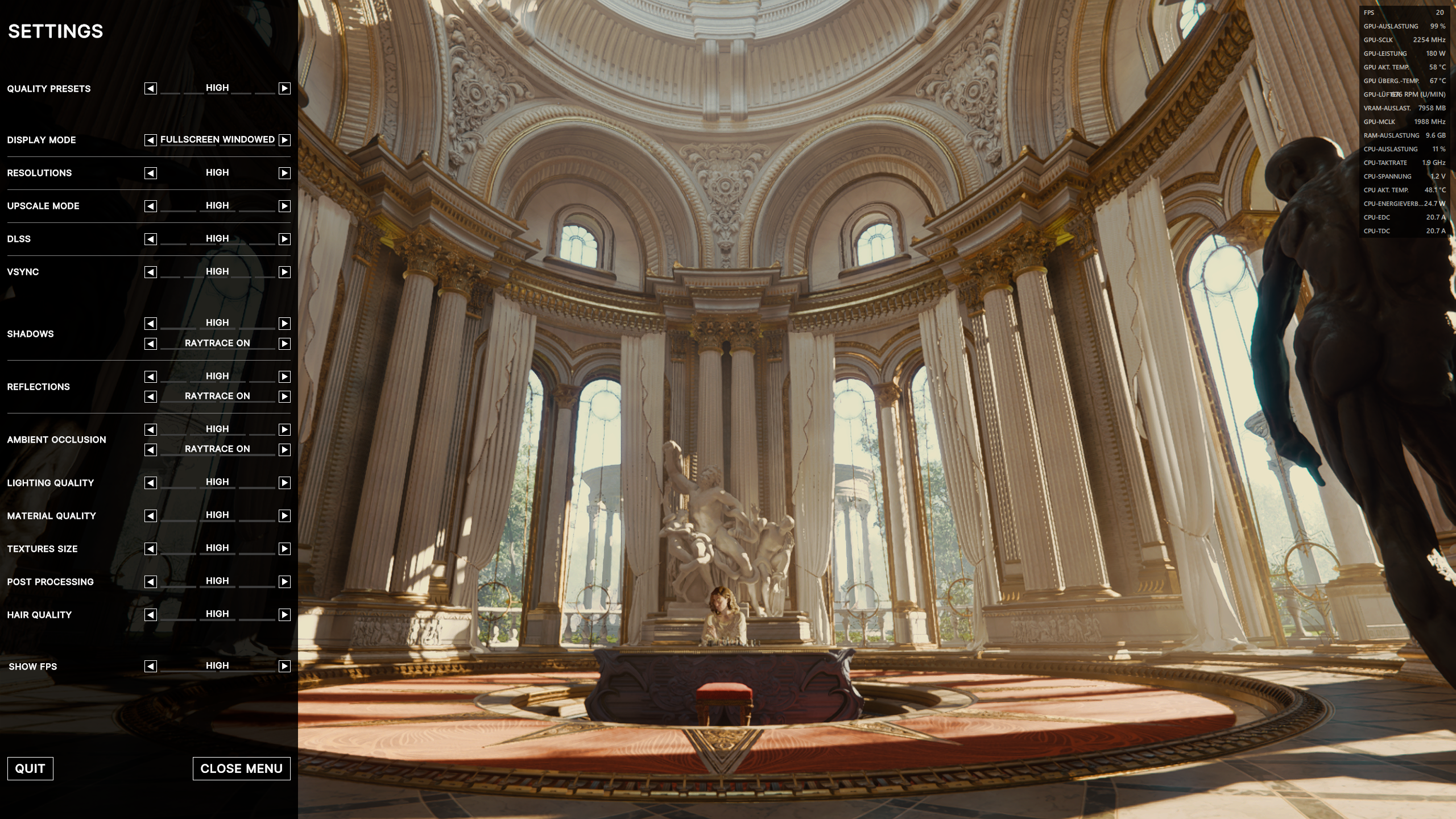Lower Shadows quality with left arrow
This screenshot has width=1456, height=819.
[x=150, y=323]
